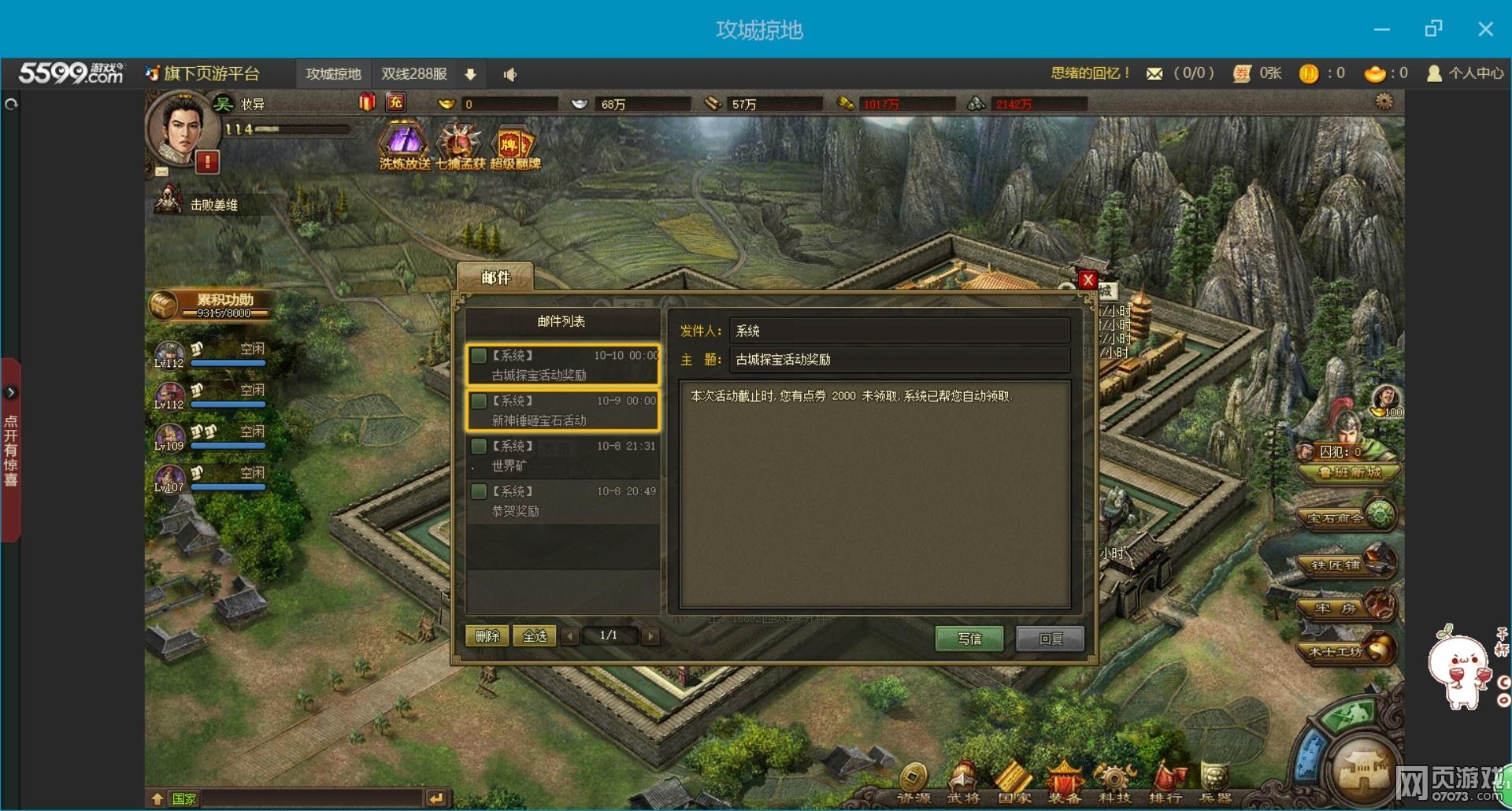
Task: Select the 击败姜维 quest tracker
Action: 213,205
